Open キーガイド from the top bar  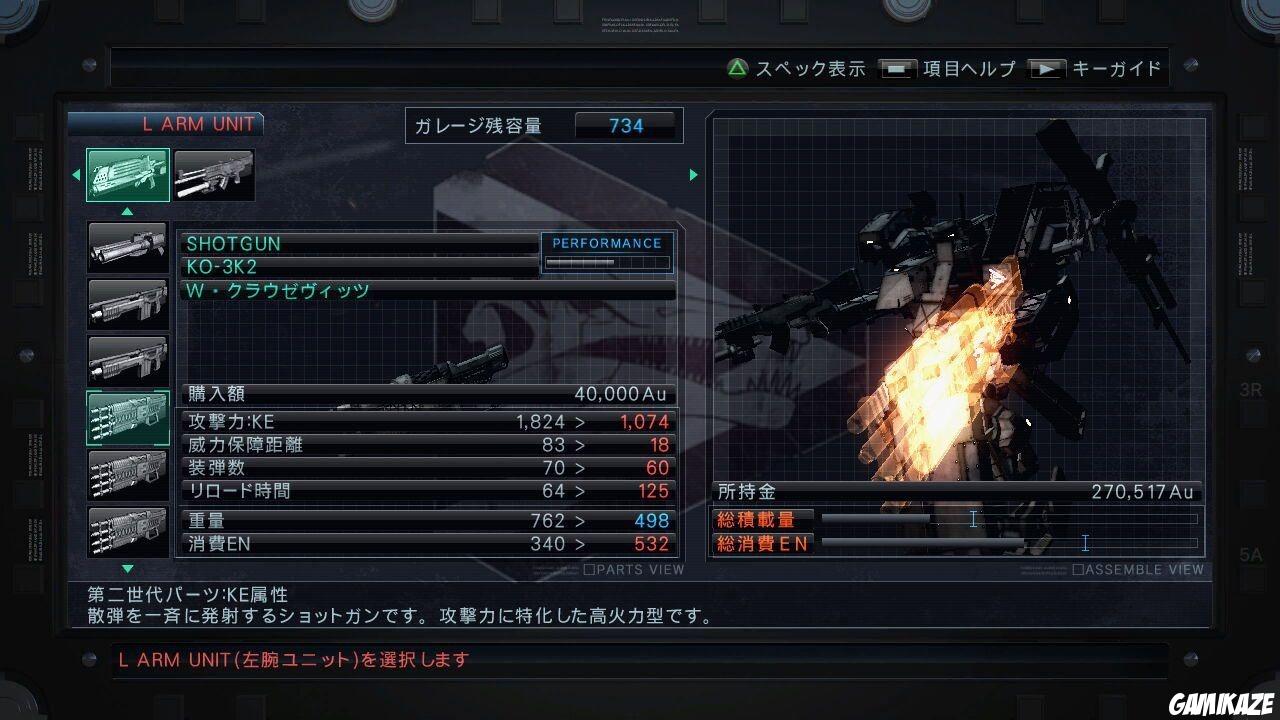click(1115, 68)
